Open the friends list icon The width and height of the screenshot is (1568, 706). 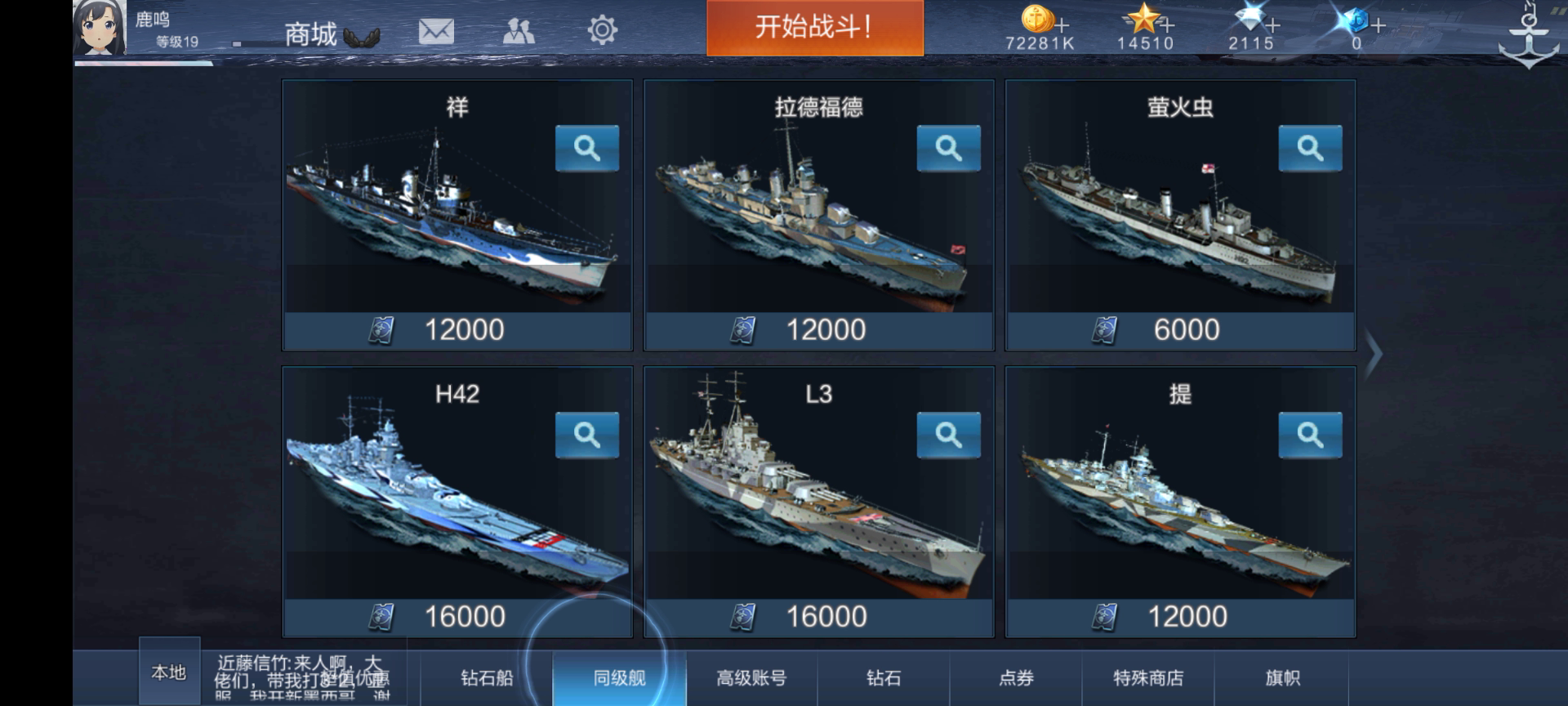[x=520, y=29]
